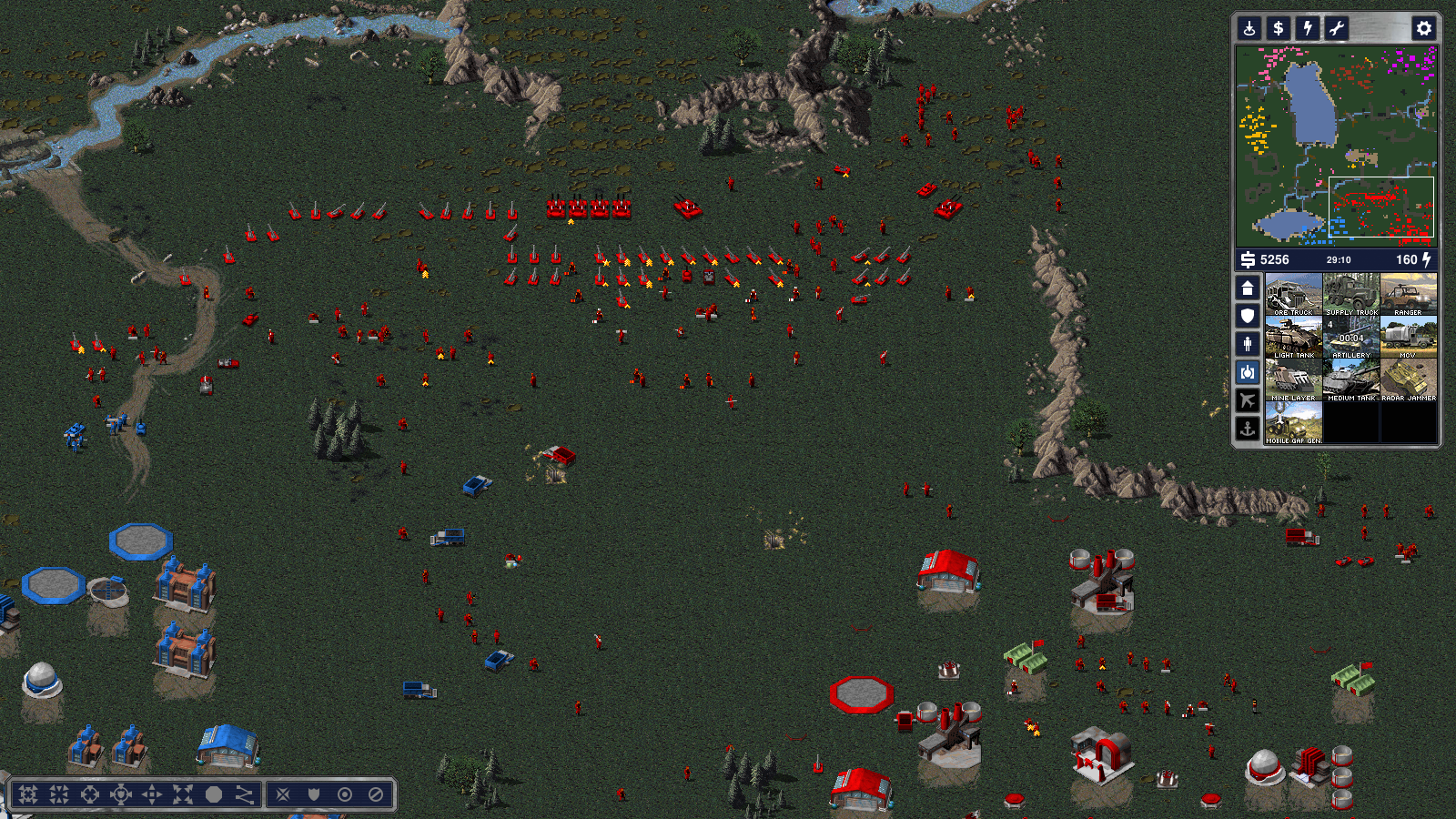
Task: Queue an Ore Truck for production
Action: (1293, 294)
